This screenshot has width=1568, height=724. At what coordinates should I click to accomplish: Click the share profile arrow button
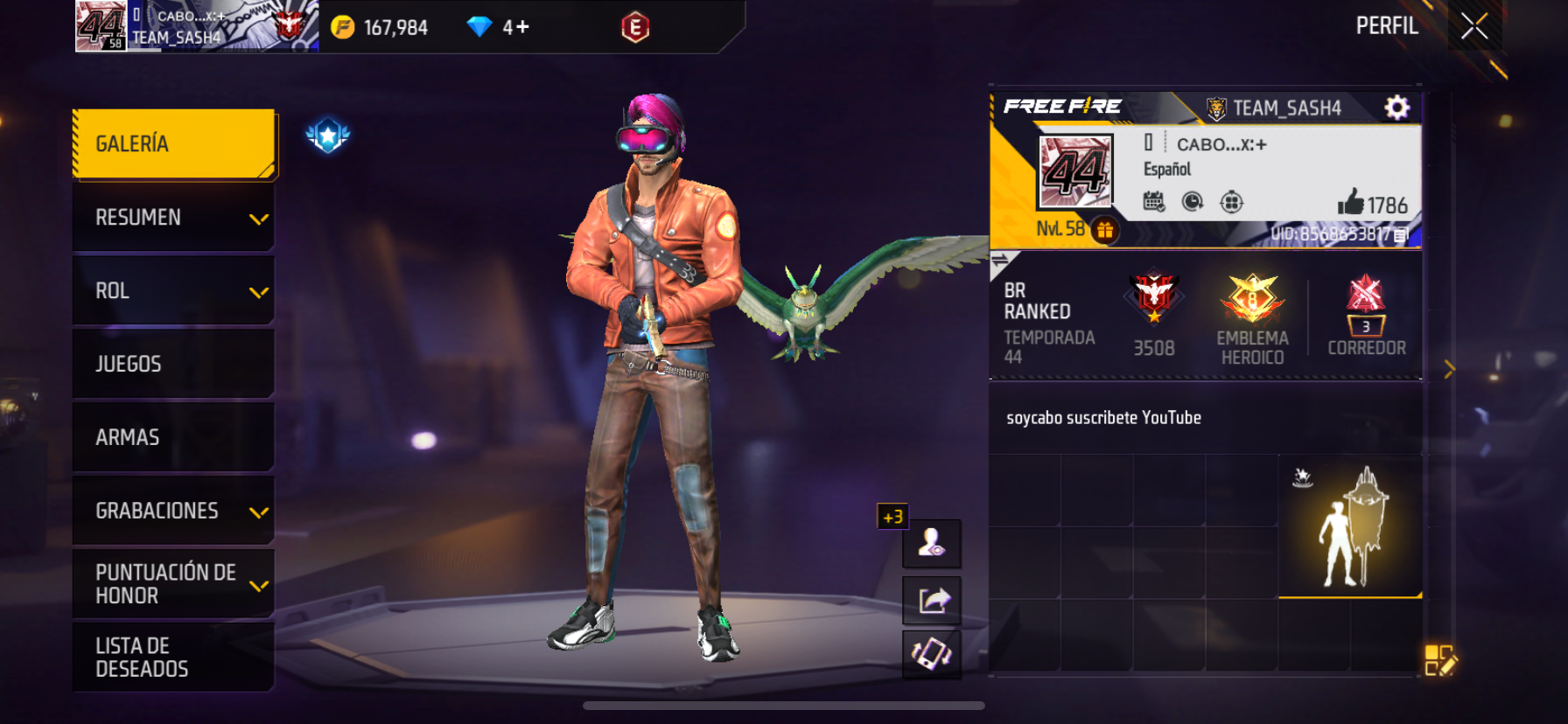(933, 601)
